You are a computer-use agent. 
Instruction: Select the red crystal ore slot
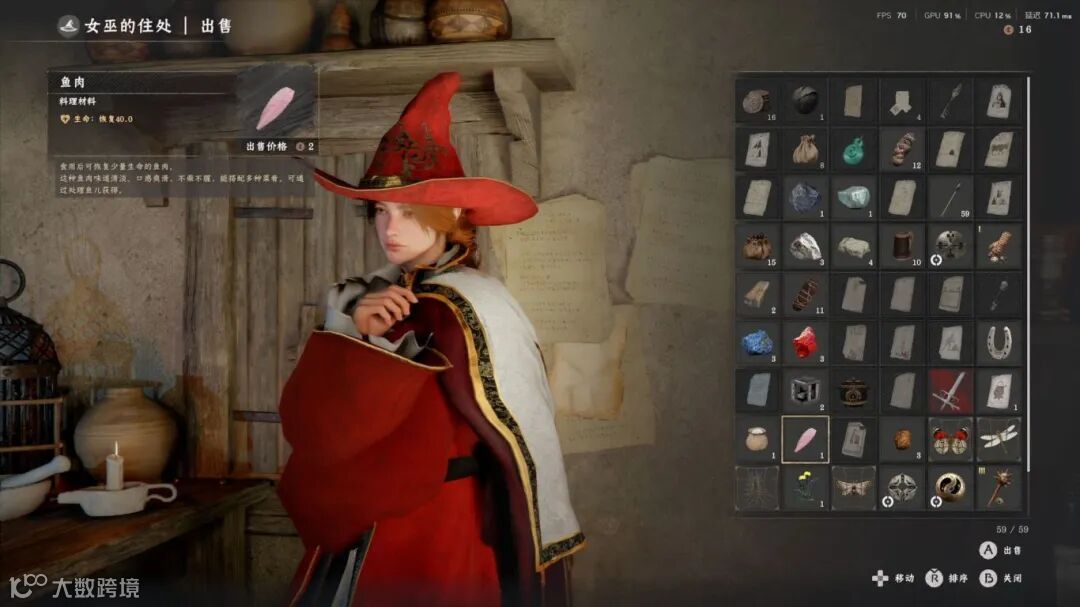pyautogui.click(x=805, y=342)
